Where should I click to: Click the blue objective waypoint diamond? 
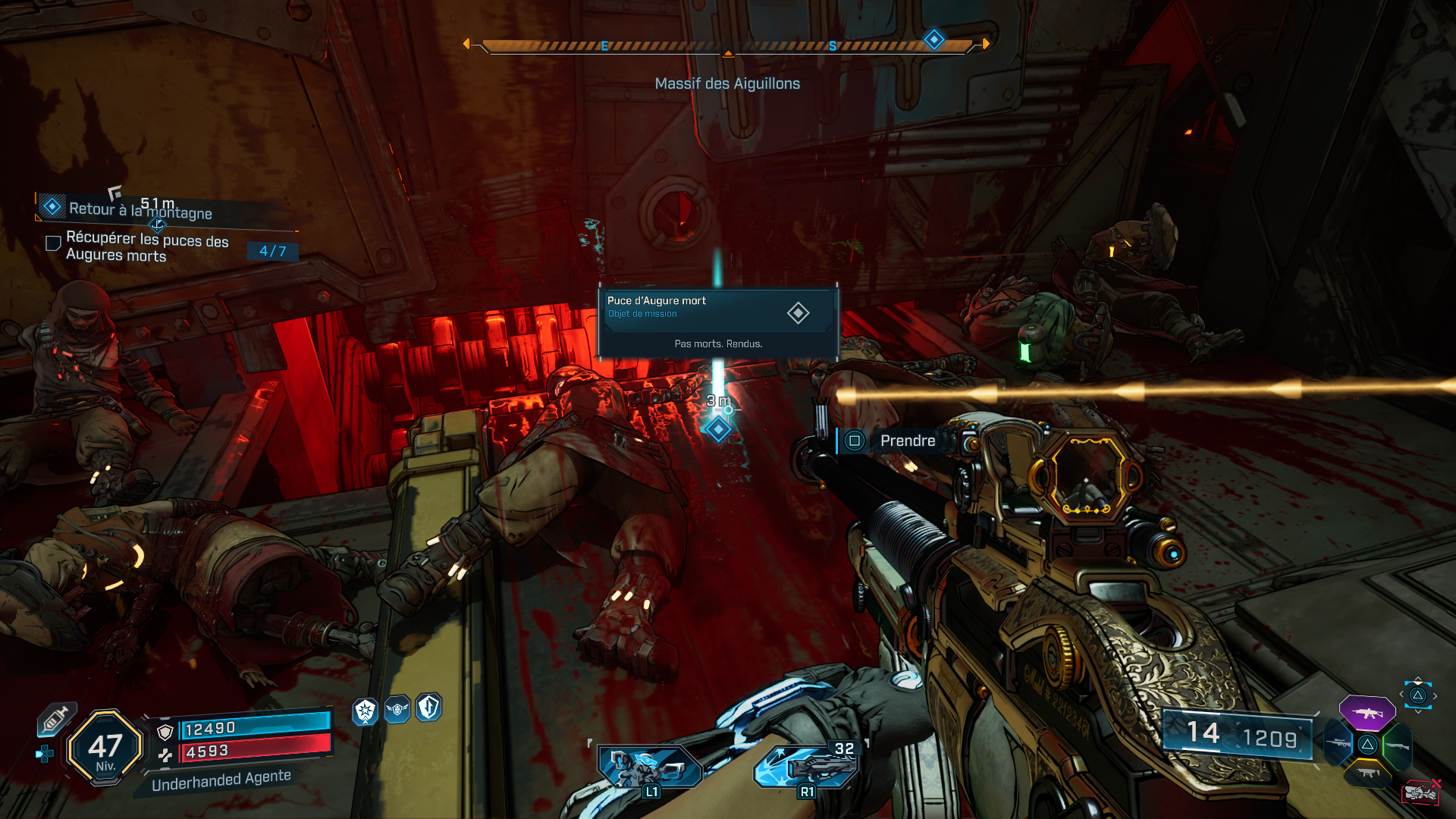click(717, 430)
